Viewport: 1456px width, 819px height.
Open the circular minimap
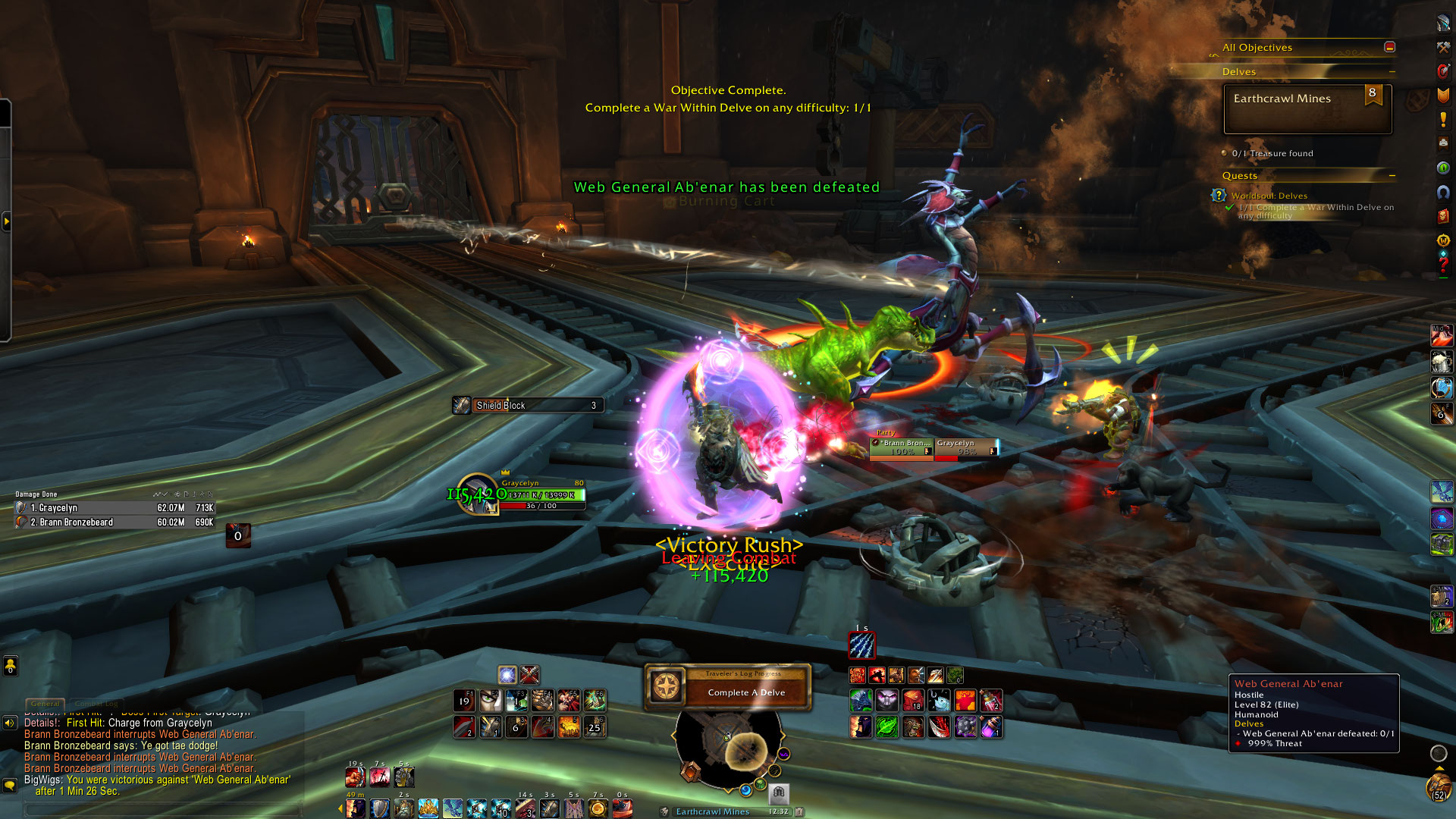point(727,748)
